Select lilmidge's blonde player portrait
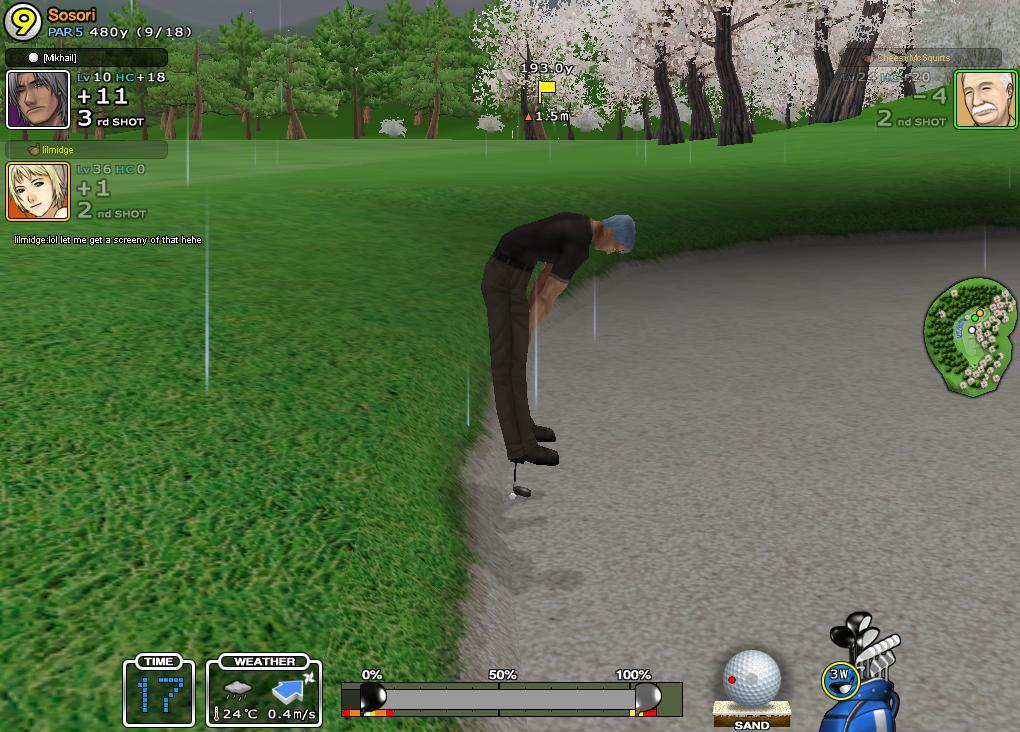1020x732 pixels. [38, 191]
